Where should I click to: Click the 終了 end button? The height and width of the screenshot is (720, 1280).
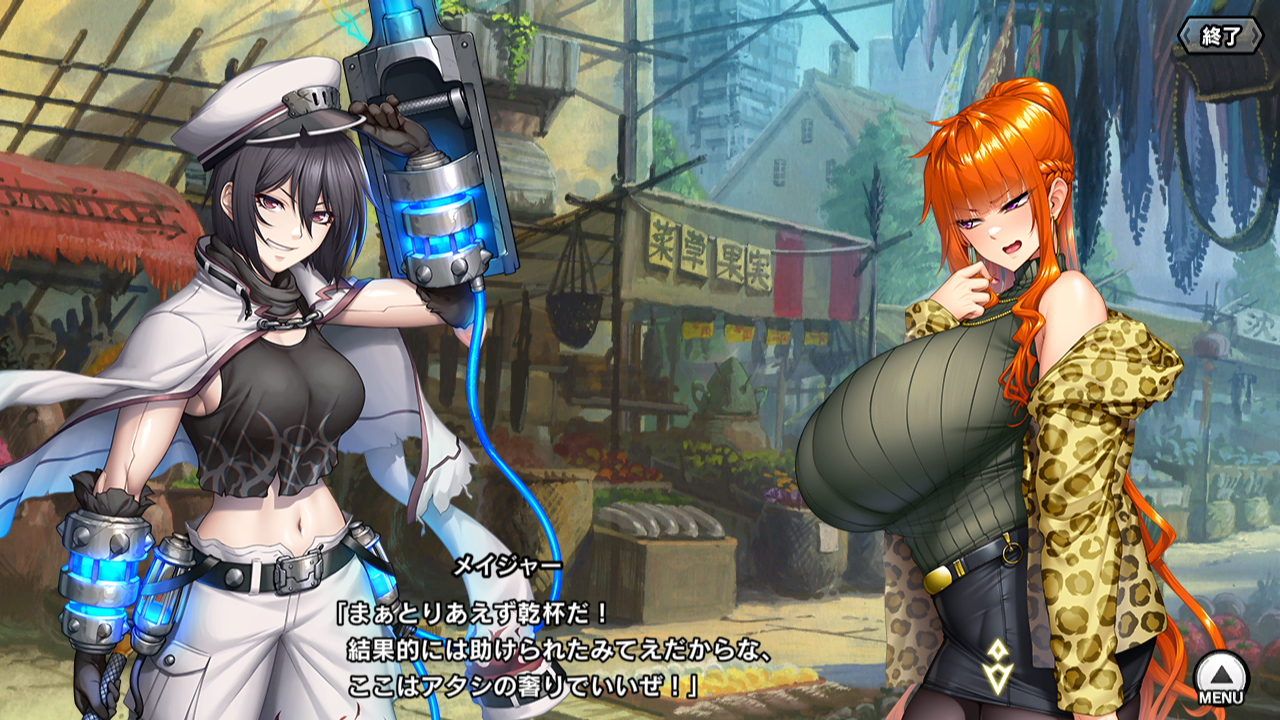[1221, 36]
